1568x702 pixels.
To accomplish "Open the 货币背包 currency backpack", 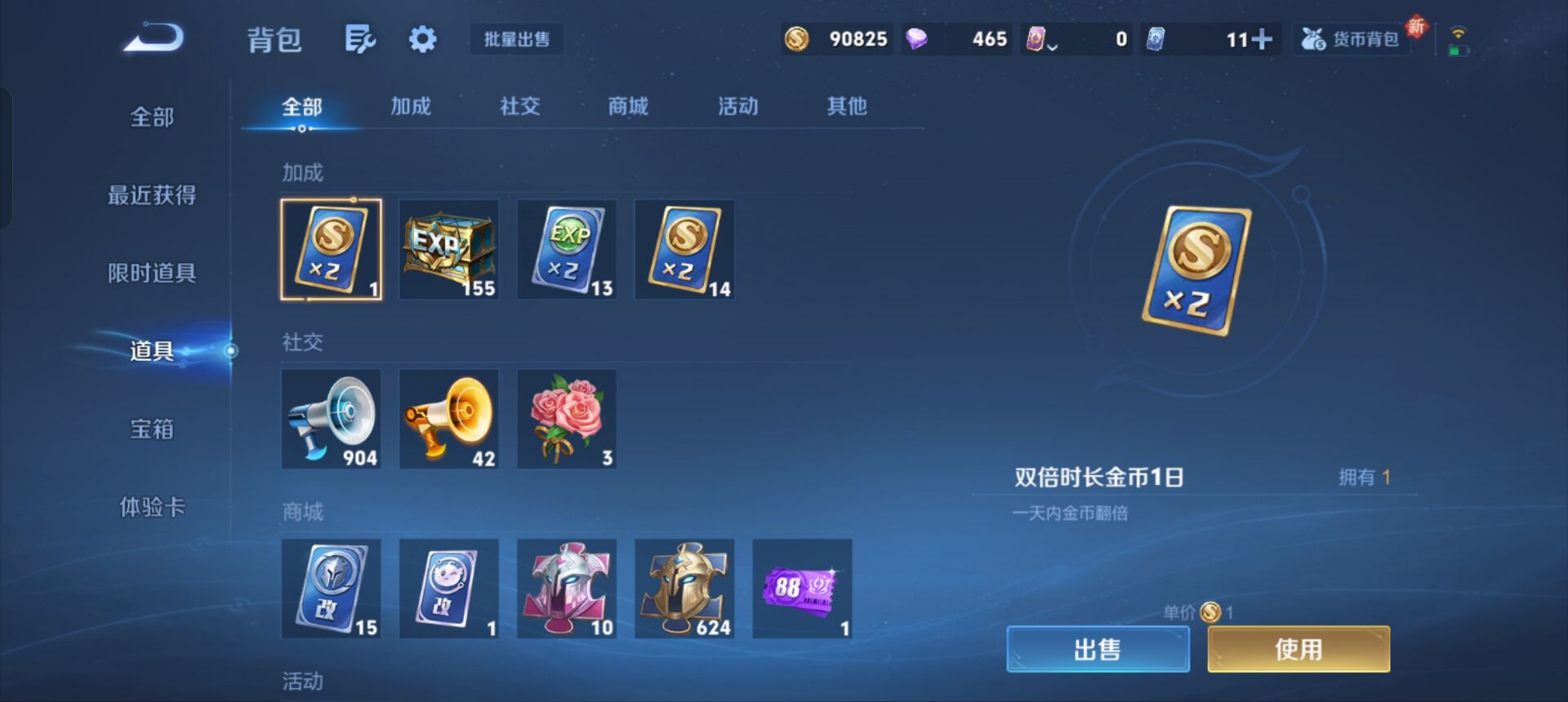I will pyautogui.click(x=1352, y=38).
